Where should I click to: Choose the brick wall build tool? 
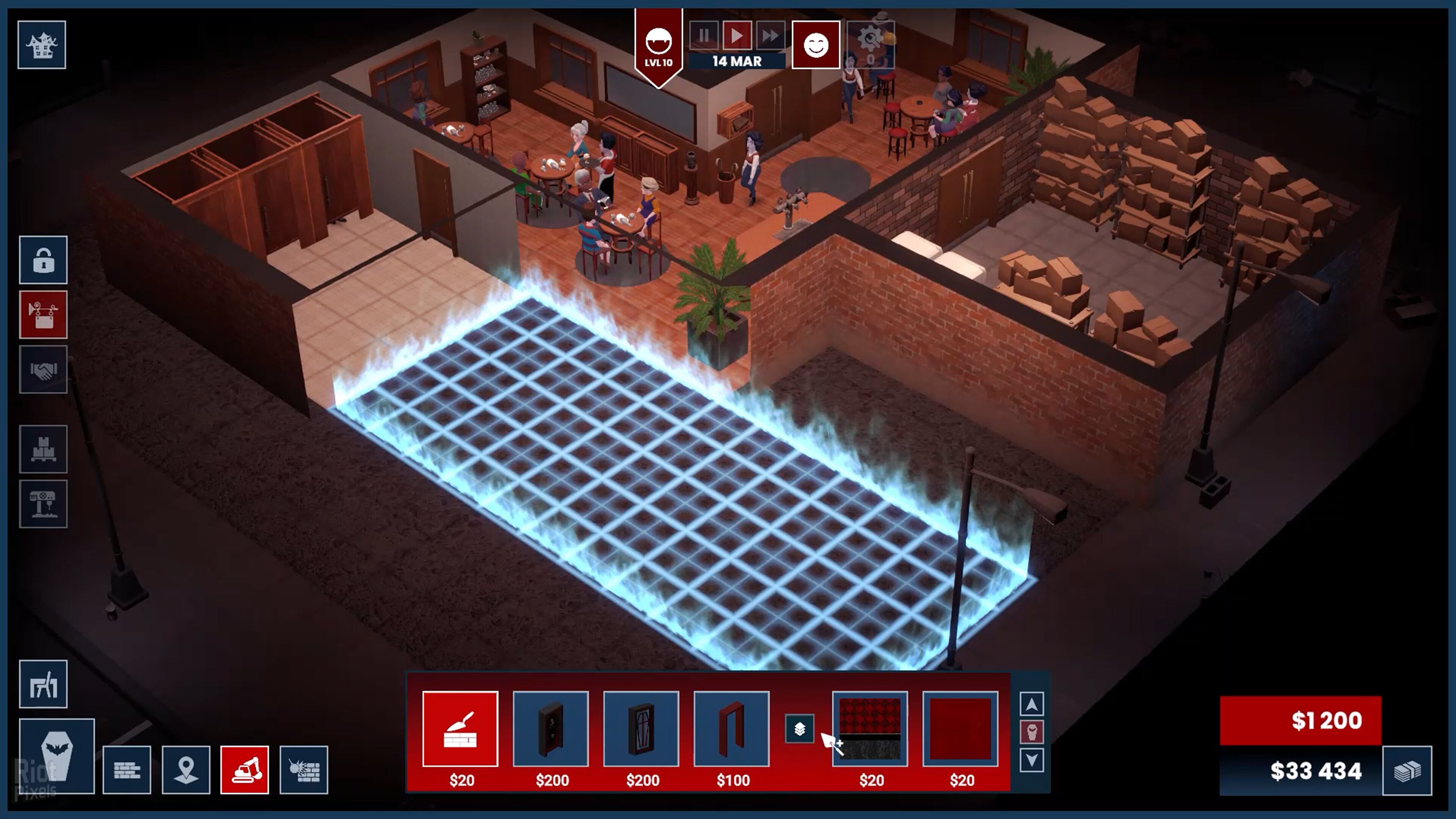tap(127, 770)
